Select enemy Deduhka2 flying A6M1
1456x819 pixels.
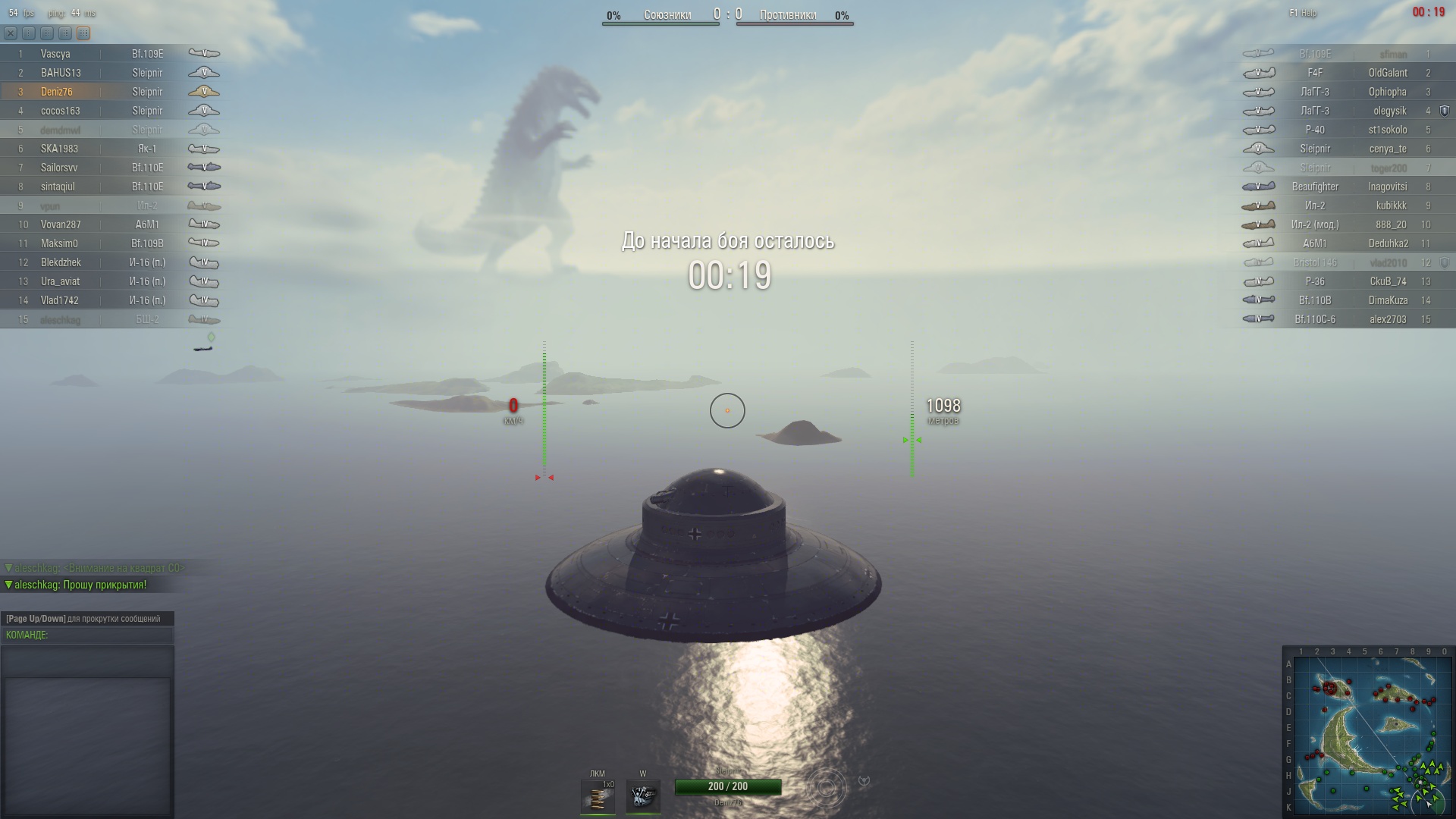click(1388, 243)
